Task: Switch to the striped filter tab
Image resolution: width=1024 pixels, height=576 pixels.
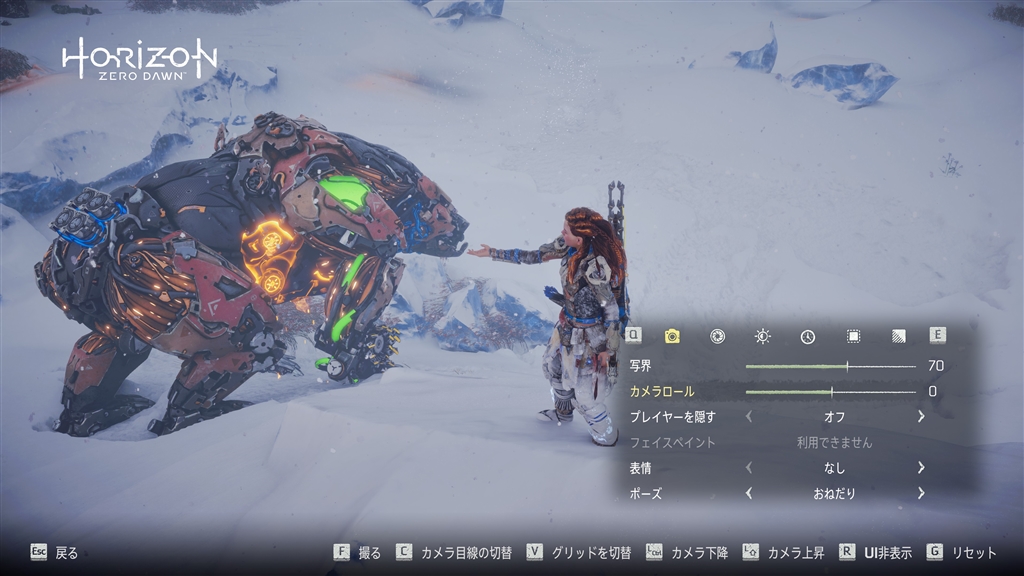Action: 899,336
